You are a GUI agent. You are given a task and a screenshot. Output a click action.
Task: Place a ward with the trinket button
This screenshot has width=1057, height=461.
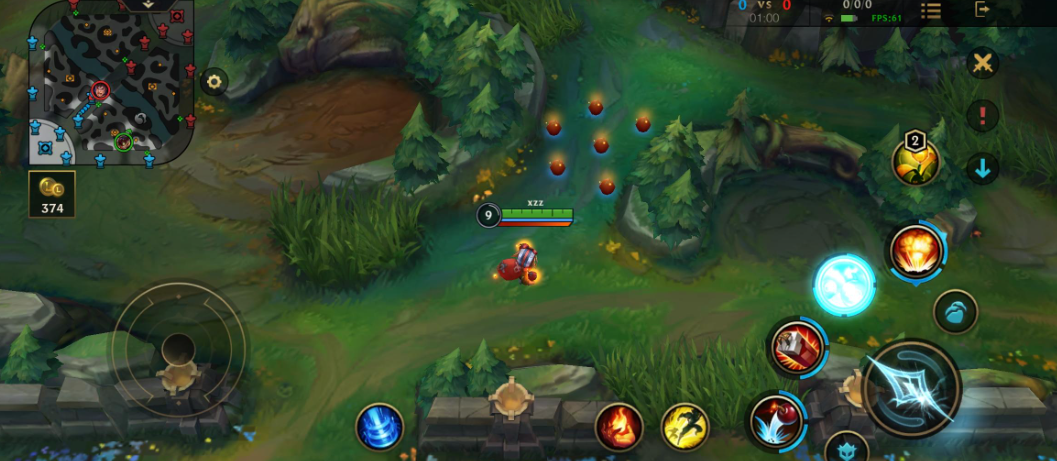tap(955, 312)
